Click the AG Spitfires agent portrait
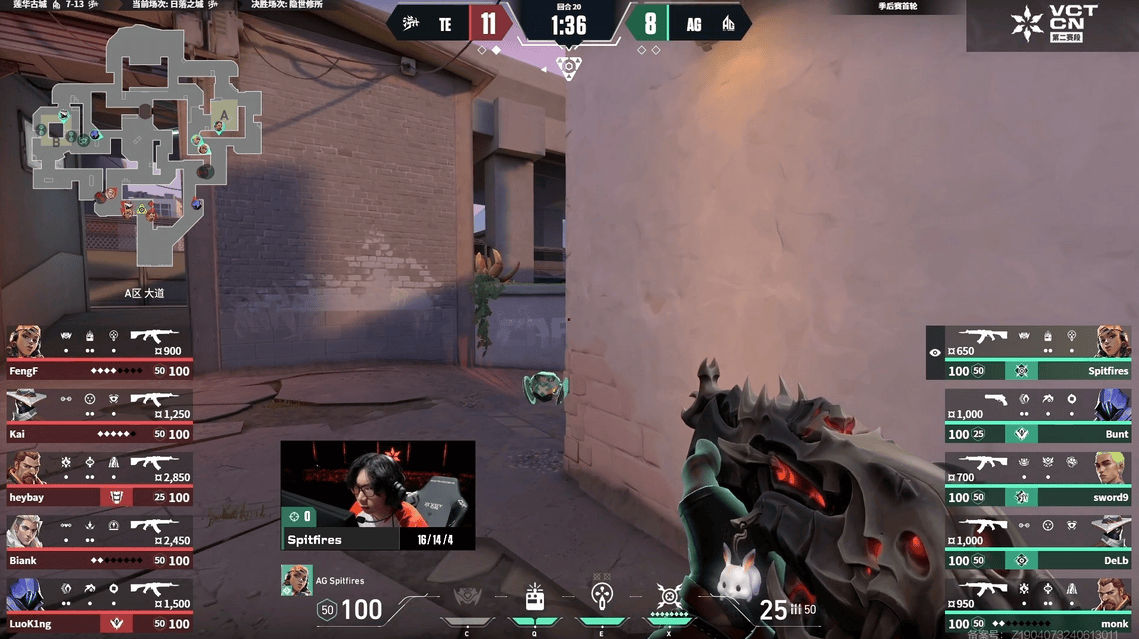The width and height of the screenshot is (1139, 639). 296,580
